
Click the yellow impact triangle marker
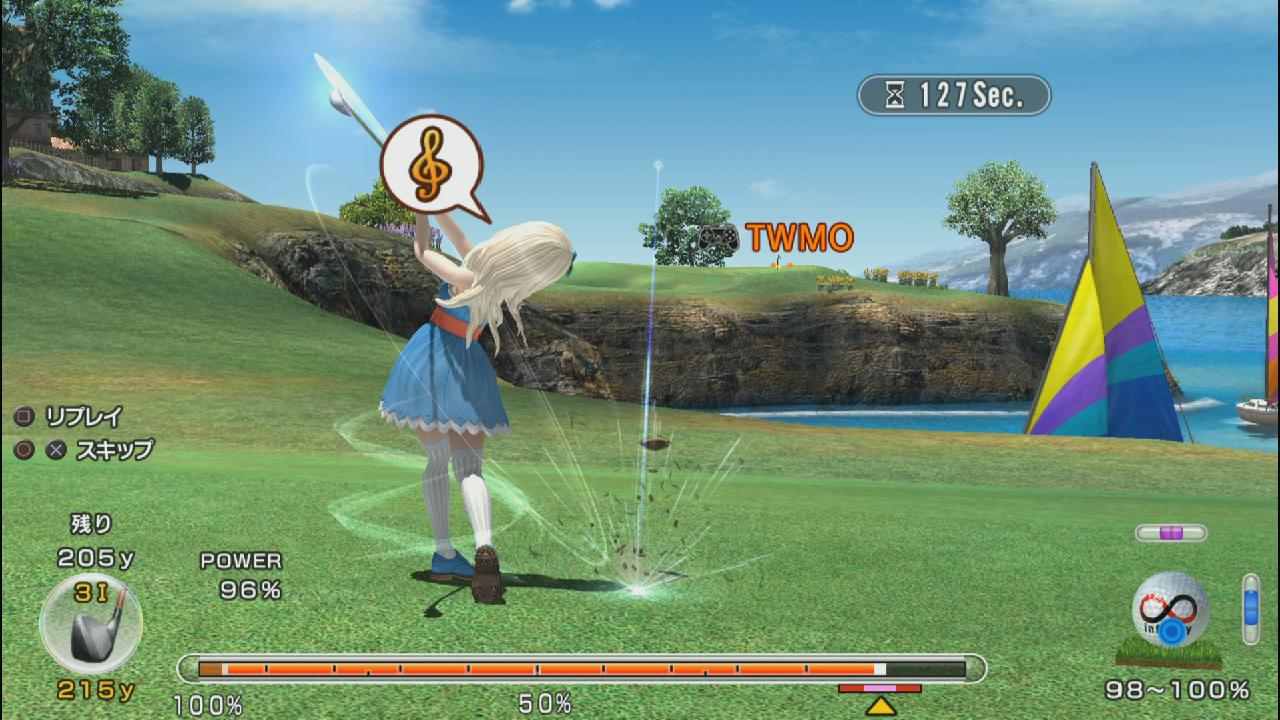(880, 706)
